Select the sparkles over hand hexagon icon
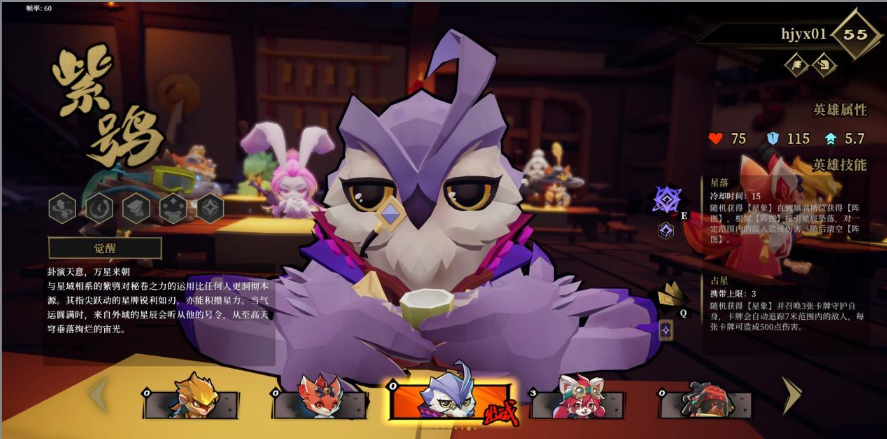The height and width of the screenshot is (439, 887). 173,207
